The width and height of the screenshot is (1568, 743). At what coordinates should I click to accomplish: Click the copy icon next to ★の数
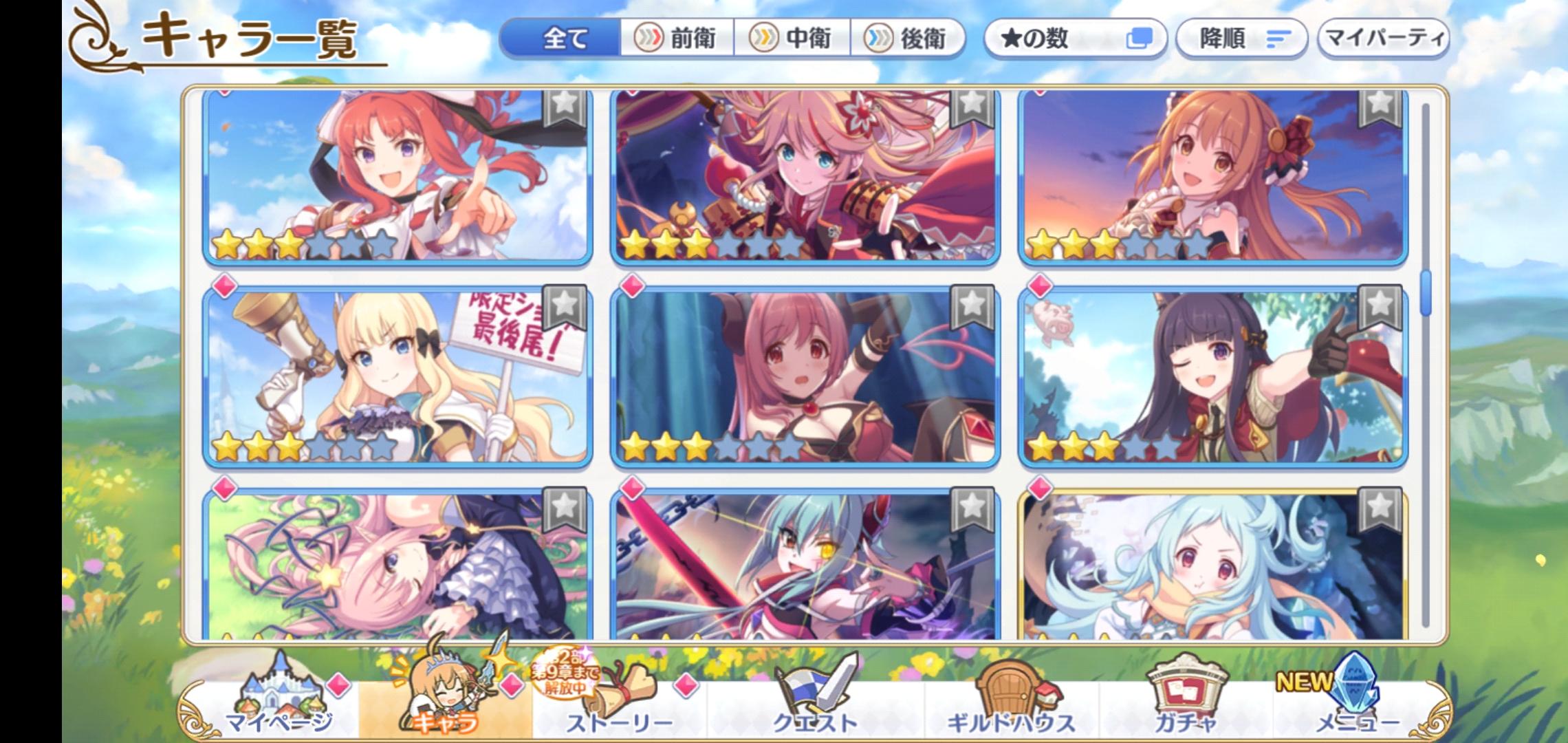coord(1141,40)
